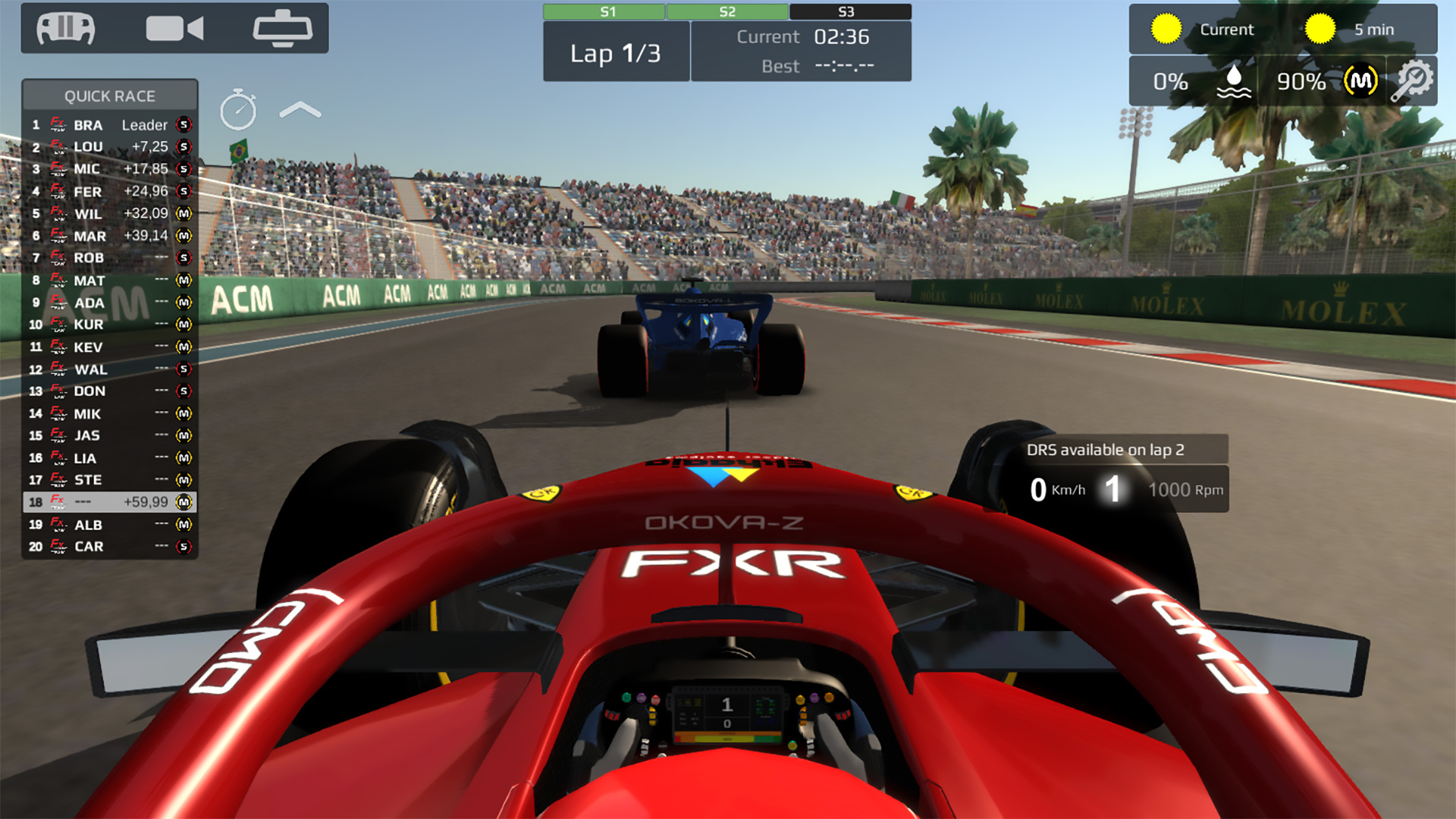Click the soft tyre badge next to CAR
Screen dimensions: 1456x819
186,546
